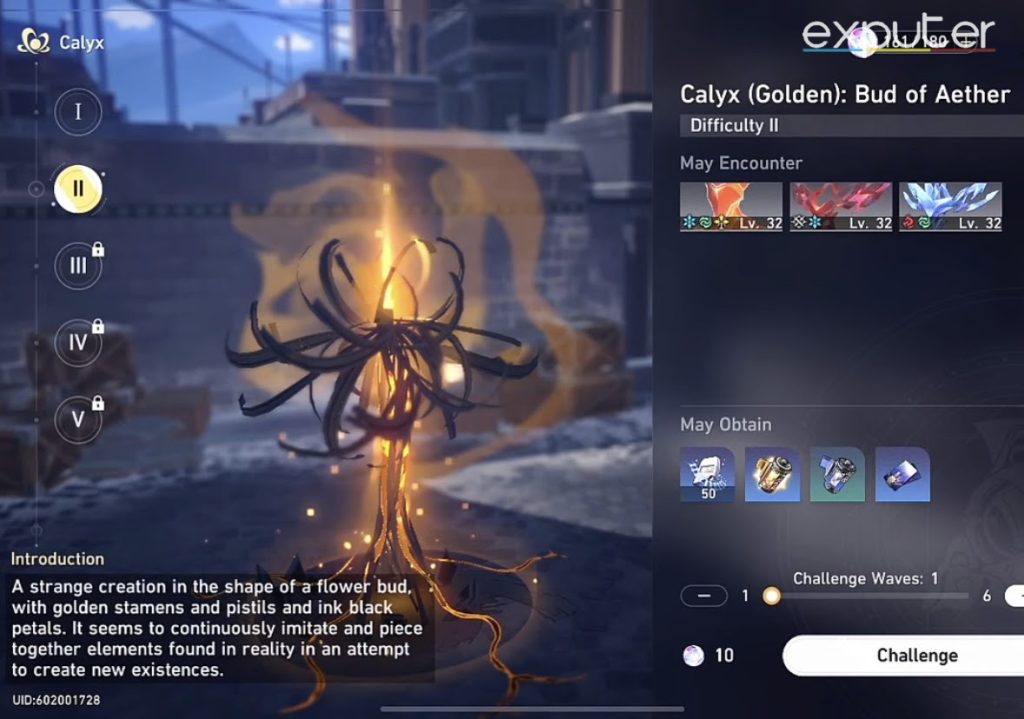This screenshot has height=719, width=1024.
Task: Select locked difficulty III
Action: point(78,266)
